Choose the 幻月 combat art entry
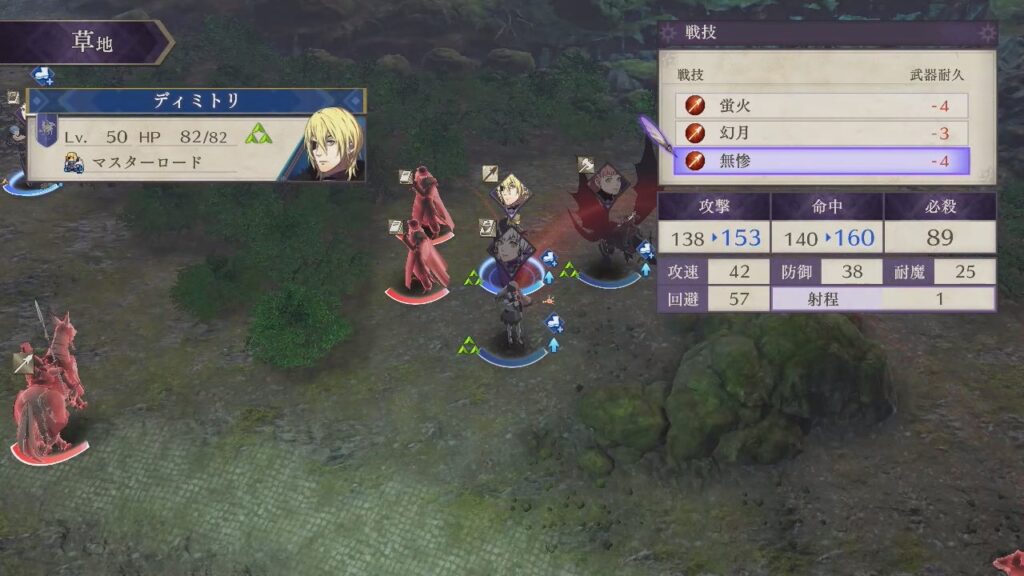The height and width of the screenshot is (576, 1024). pos(822,133)
